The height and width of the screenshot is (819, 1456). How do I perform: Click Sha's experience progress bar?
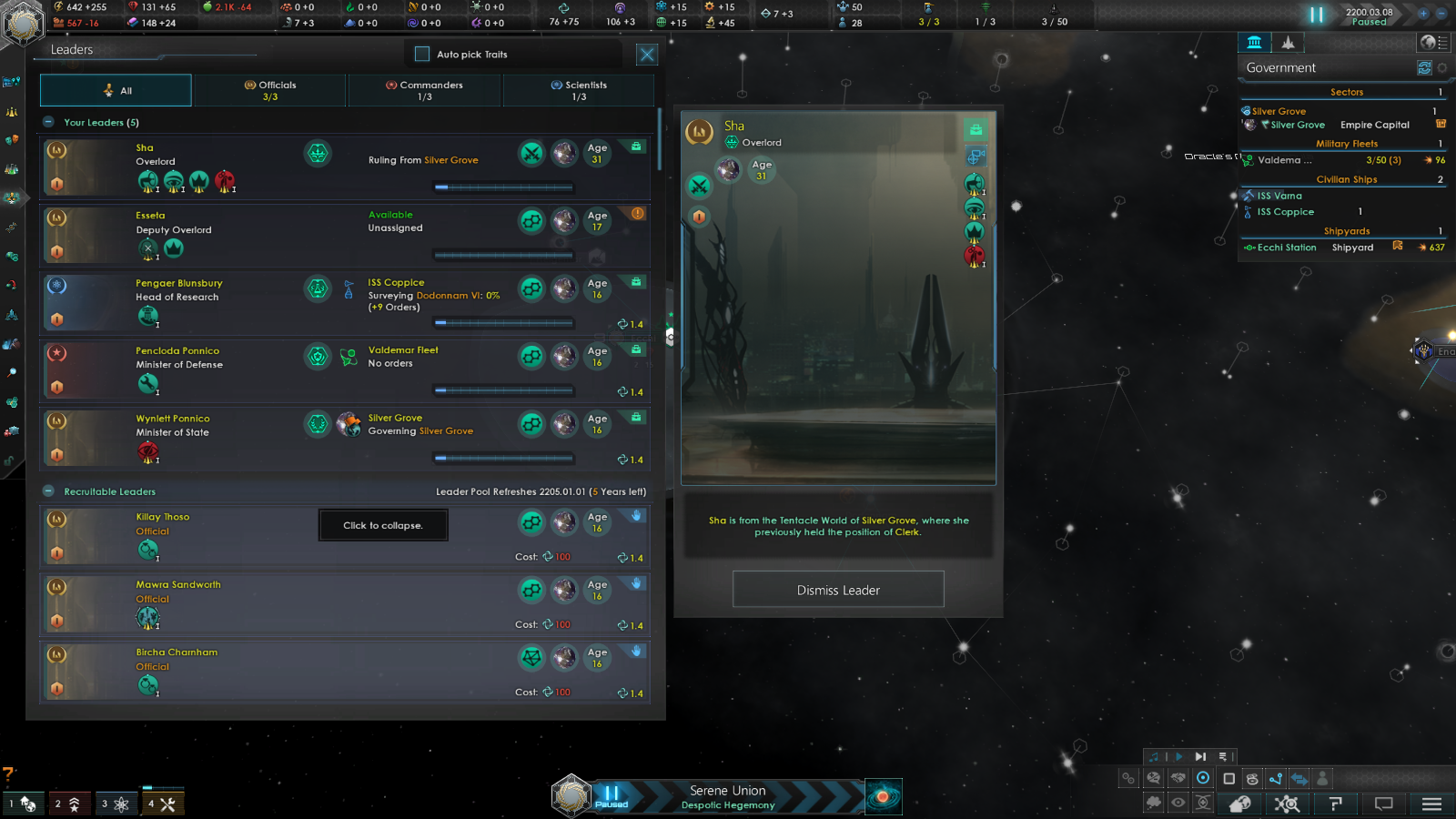(503, 187)
